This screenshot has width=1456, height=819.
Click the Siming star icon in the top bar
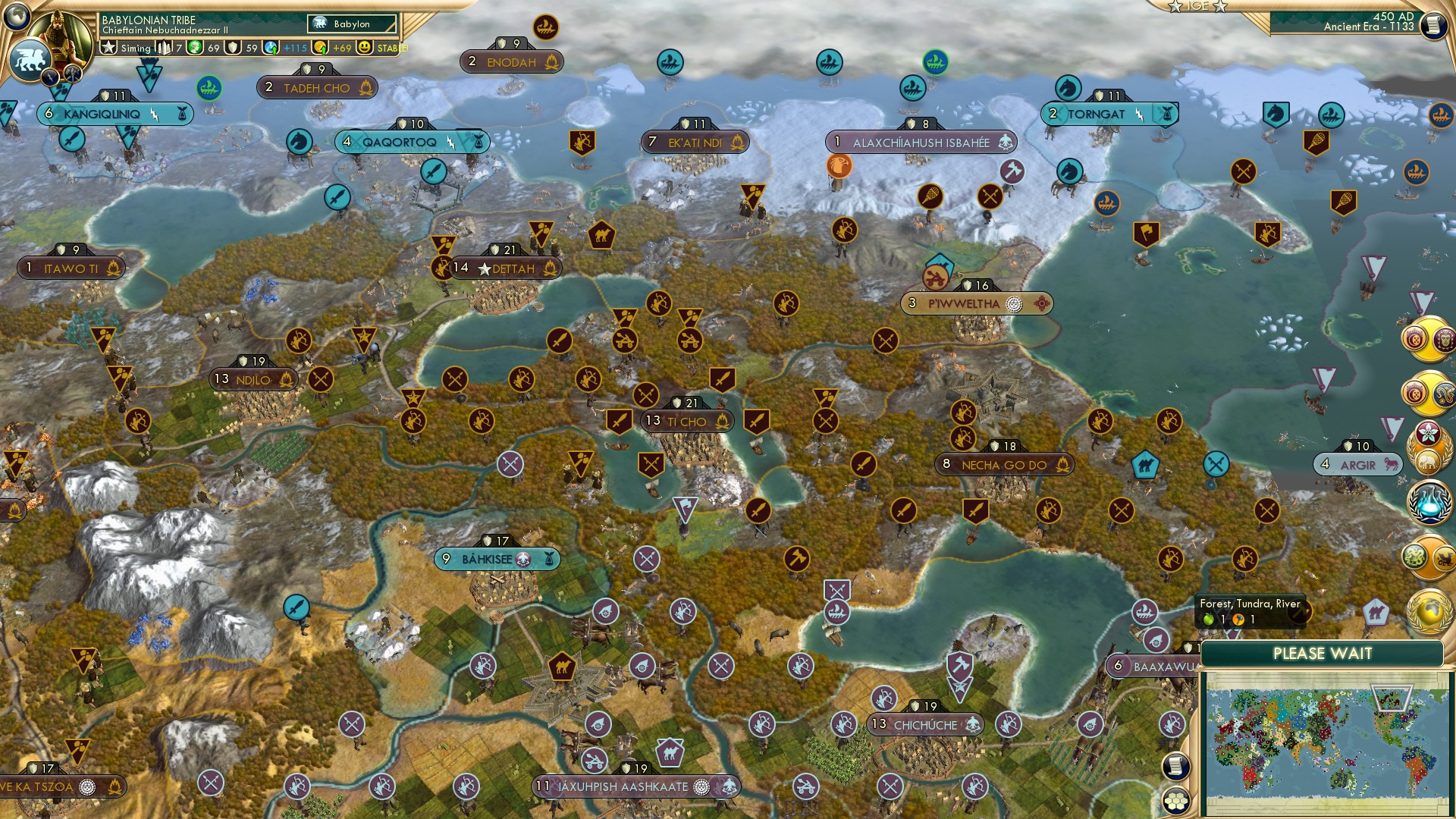pos(110,48)
